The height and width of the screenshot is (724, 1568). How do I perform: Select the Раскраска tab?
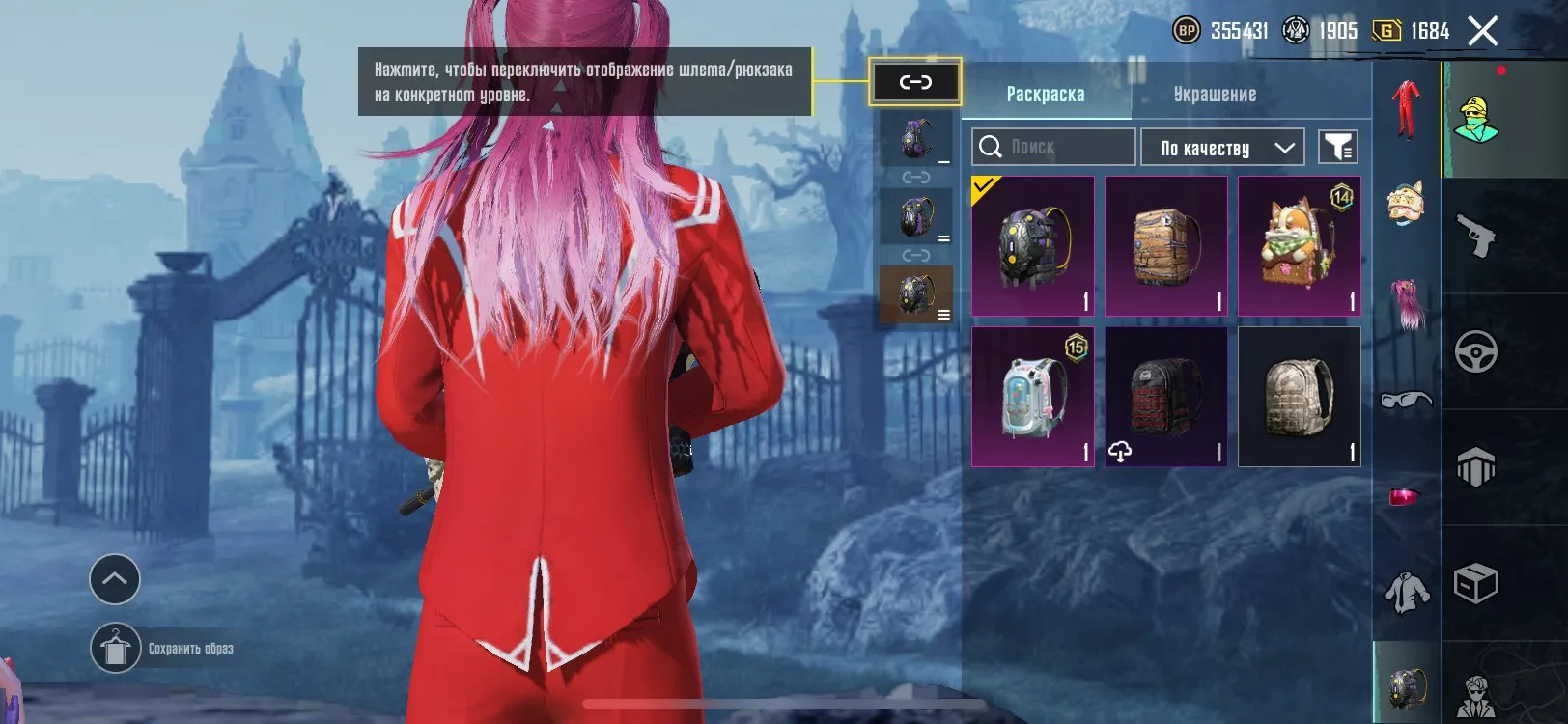pos(1048,94)
